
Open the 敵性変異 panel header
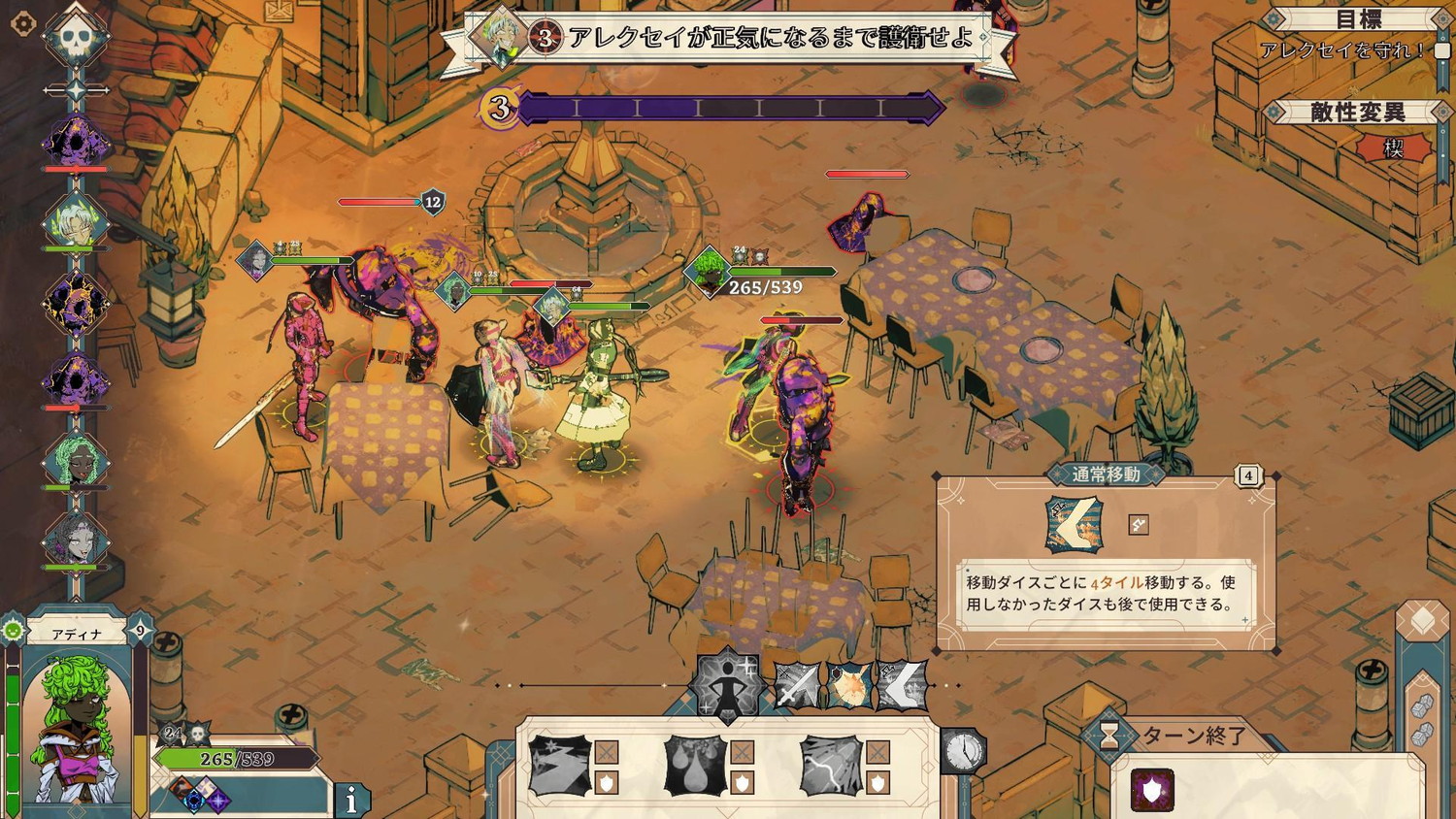click(1357, 113)
